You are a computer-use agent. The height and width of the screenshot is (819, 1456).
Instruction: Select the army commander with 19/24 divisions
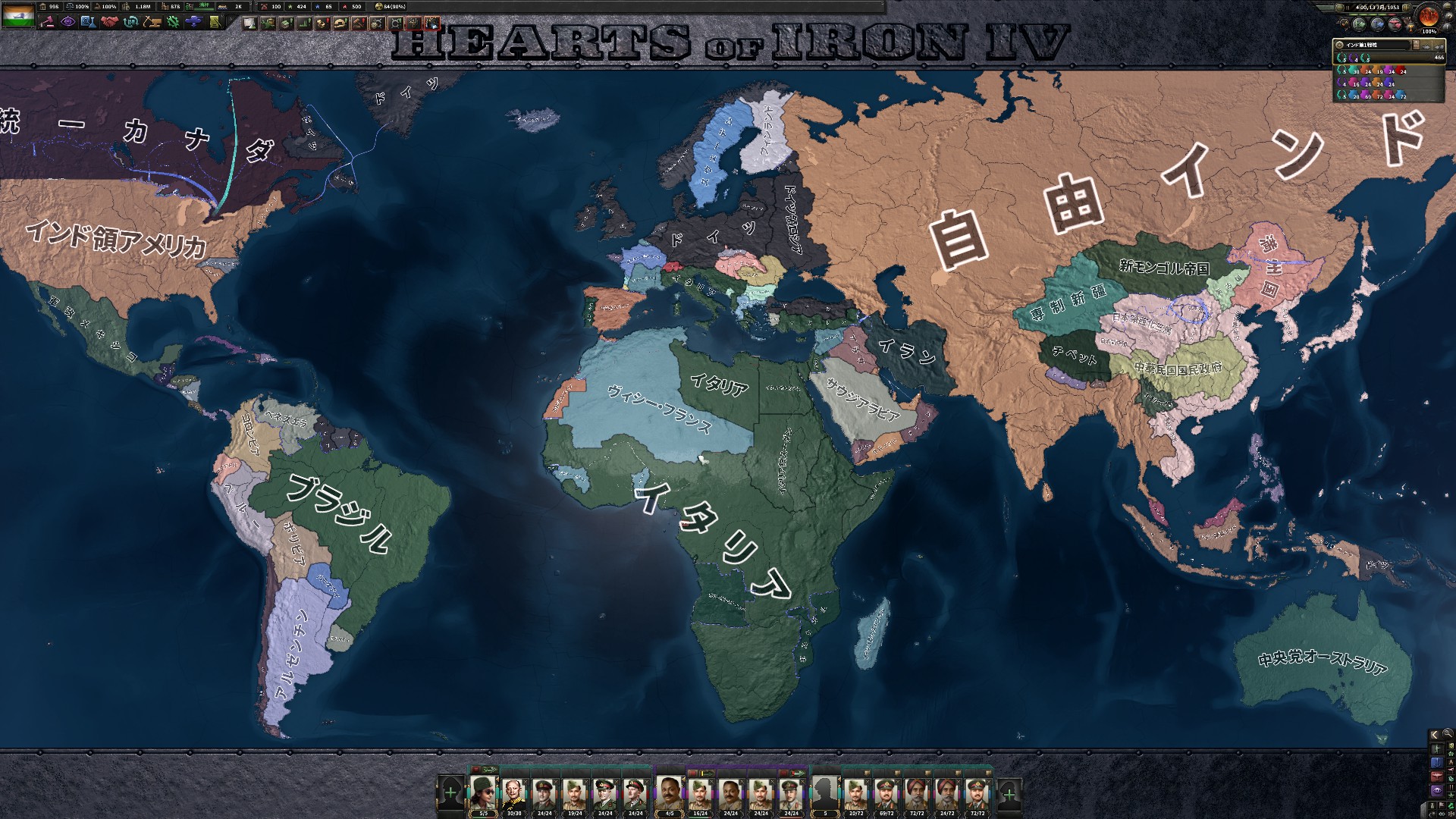coord(575,794)
